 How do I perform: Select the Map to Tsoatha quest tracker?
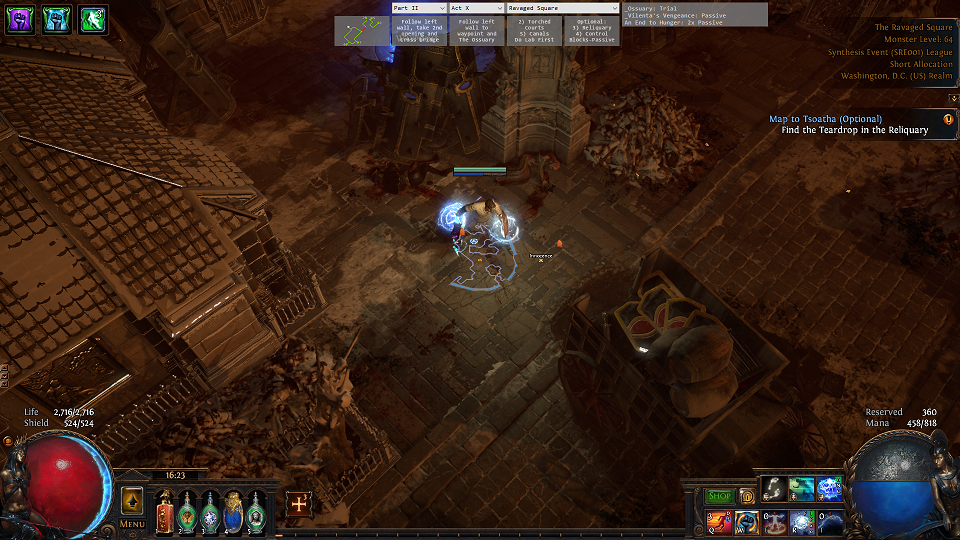point(825,119)
